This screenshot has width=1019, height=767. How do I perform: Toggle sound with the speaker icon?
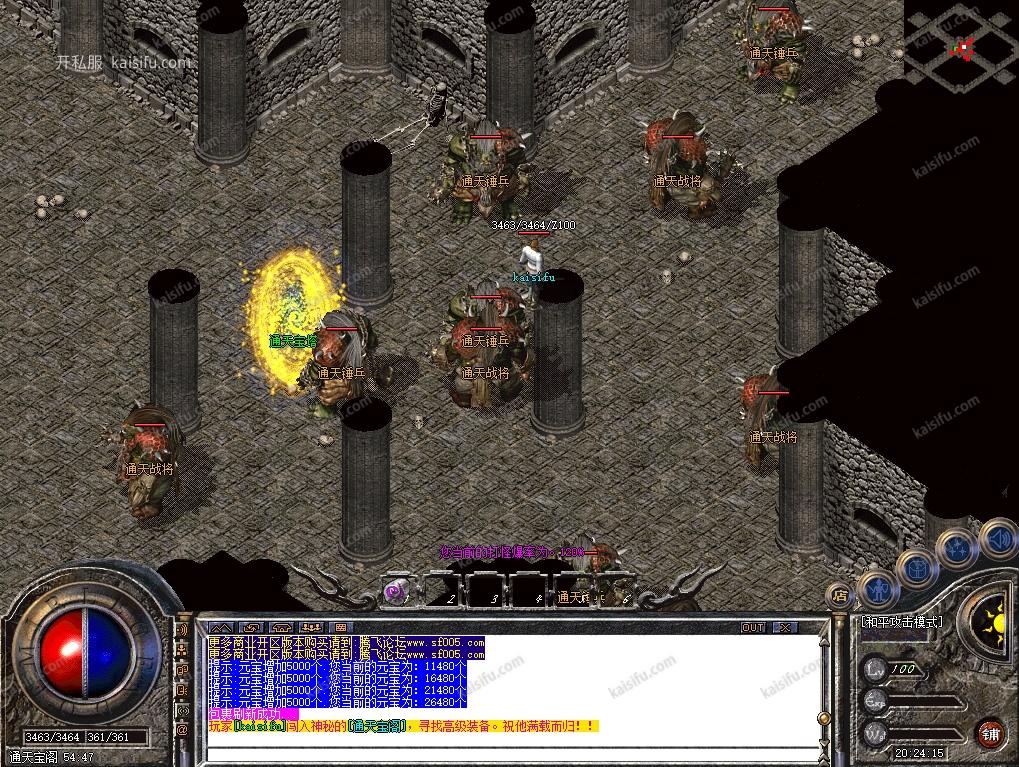click(x=997, y=537)
